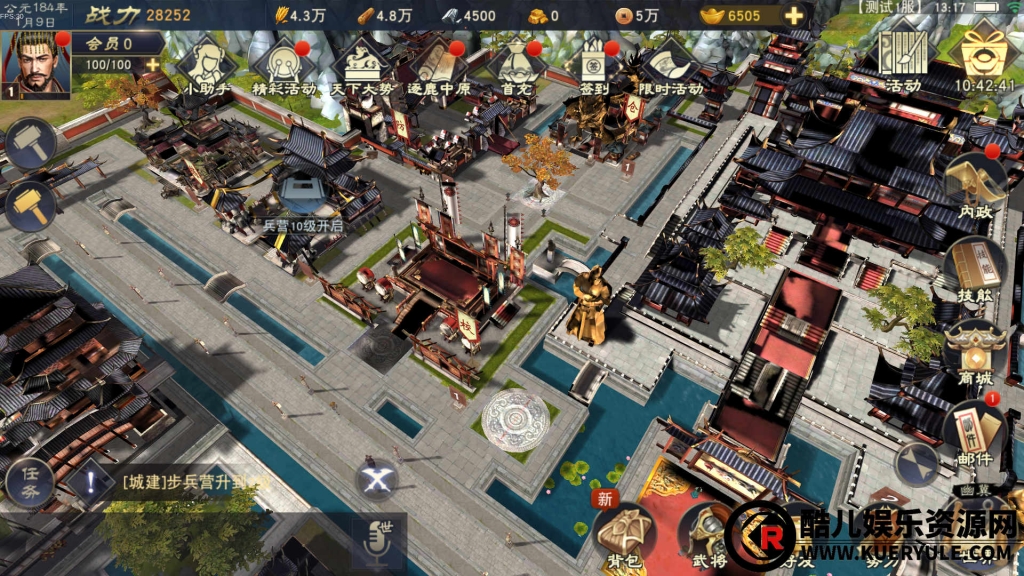This screenshot has height=576, width=1024.
Task: Open the 内政 internal affairs menu
Action: tap(973, 188)
